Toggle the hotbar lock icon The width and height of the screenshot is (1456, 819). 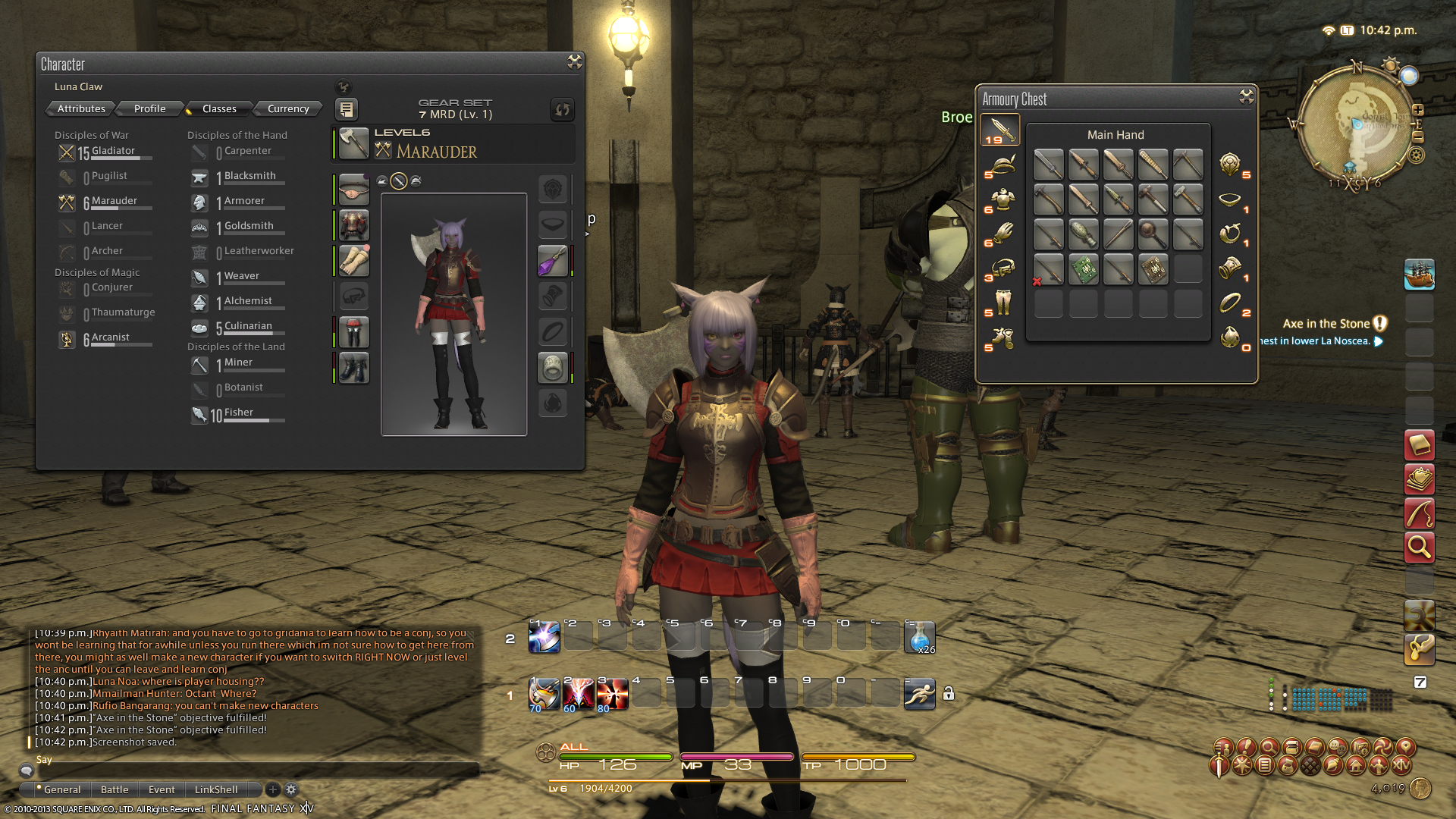(948, 693)
